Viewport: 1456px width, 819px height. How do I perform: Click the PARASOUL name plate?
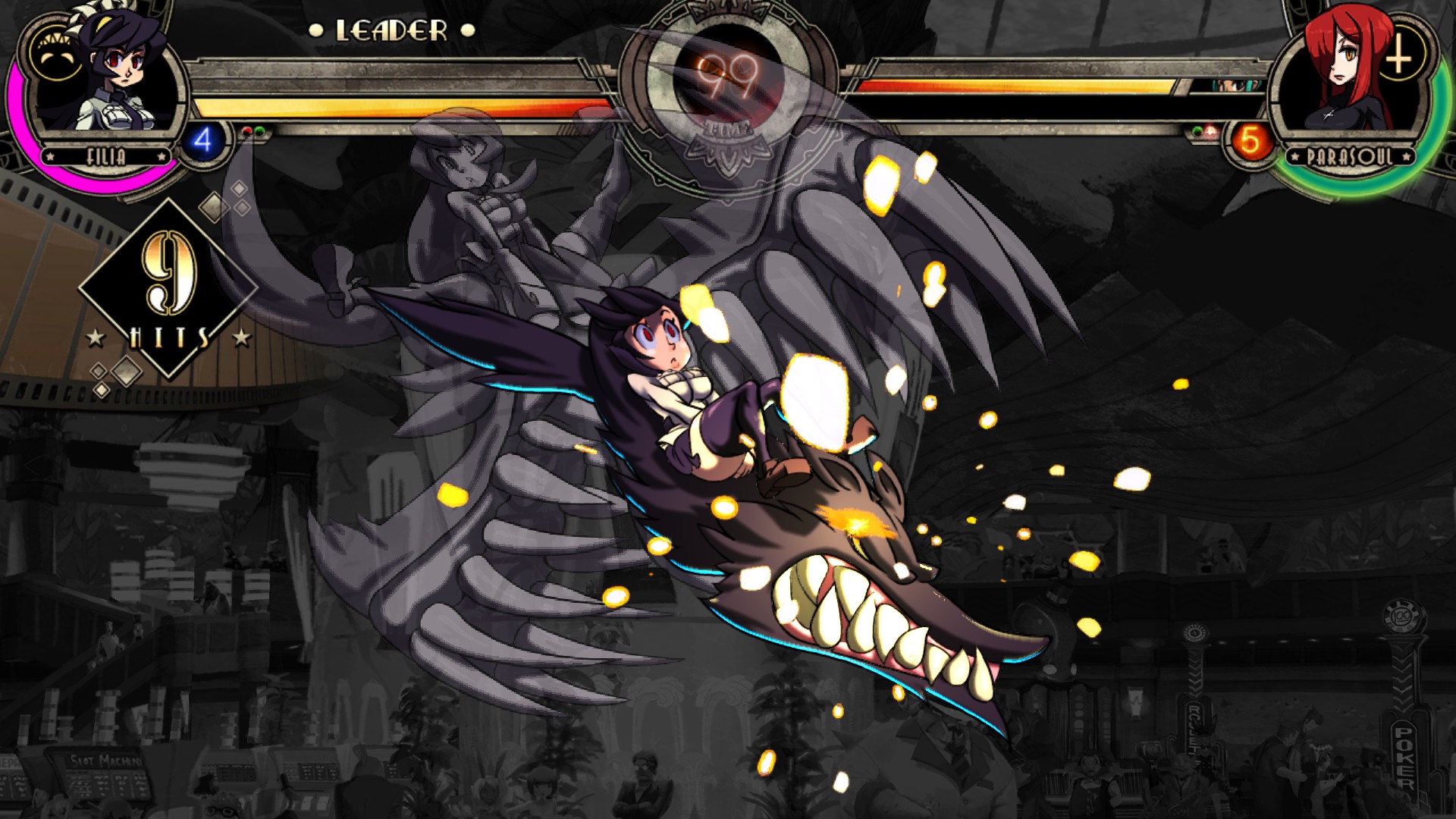1351,155
